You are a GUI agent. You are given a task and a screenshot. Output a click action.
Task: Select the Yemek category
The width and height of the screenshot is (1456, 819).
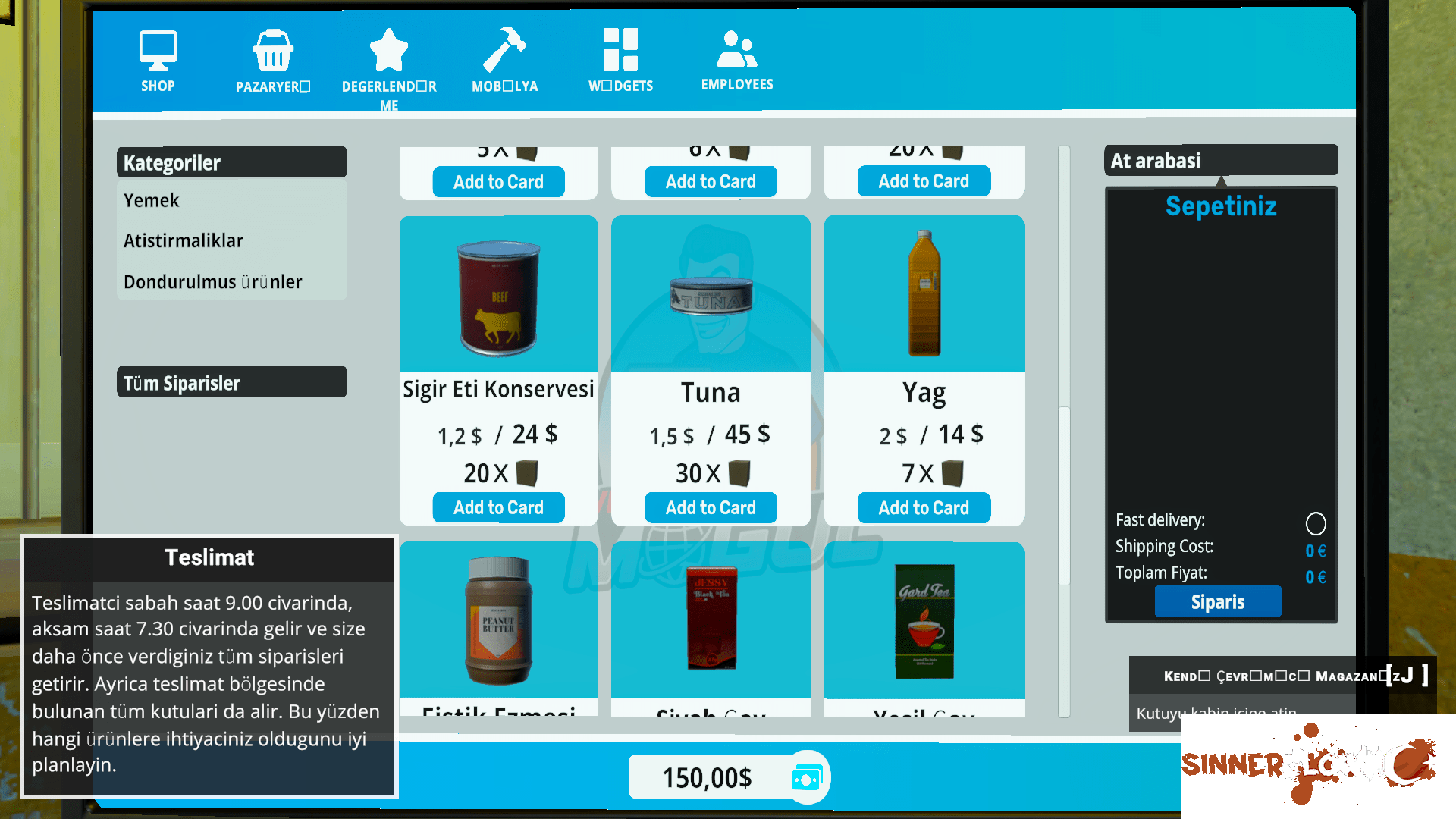[151, 200]
